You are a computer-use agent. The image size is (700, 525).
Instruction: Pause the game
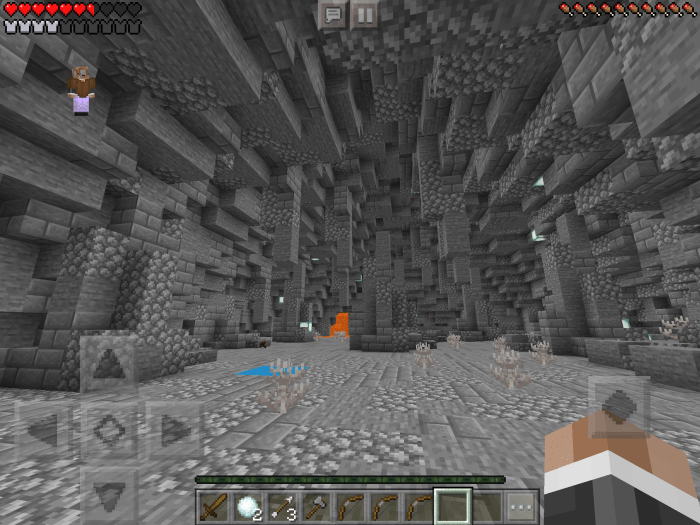coord(365,14)
